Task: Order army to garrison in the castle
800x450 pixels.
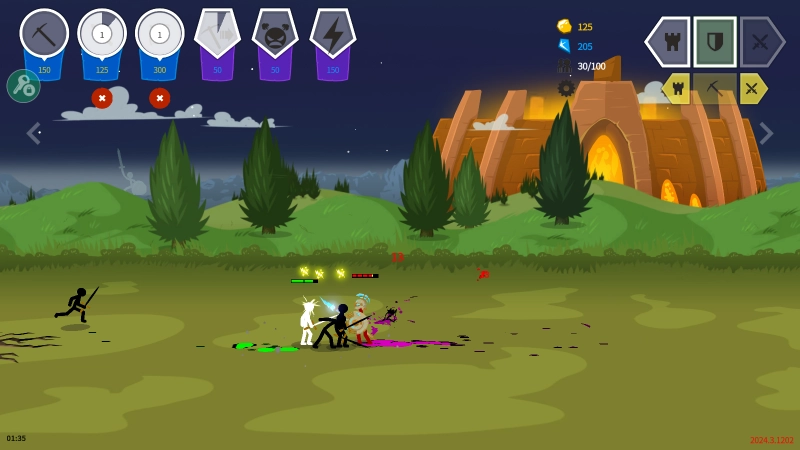Action: click(x=669, y=42)
